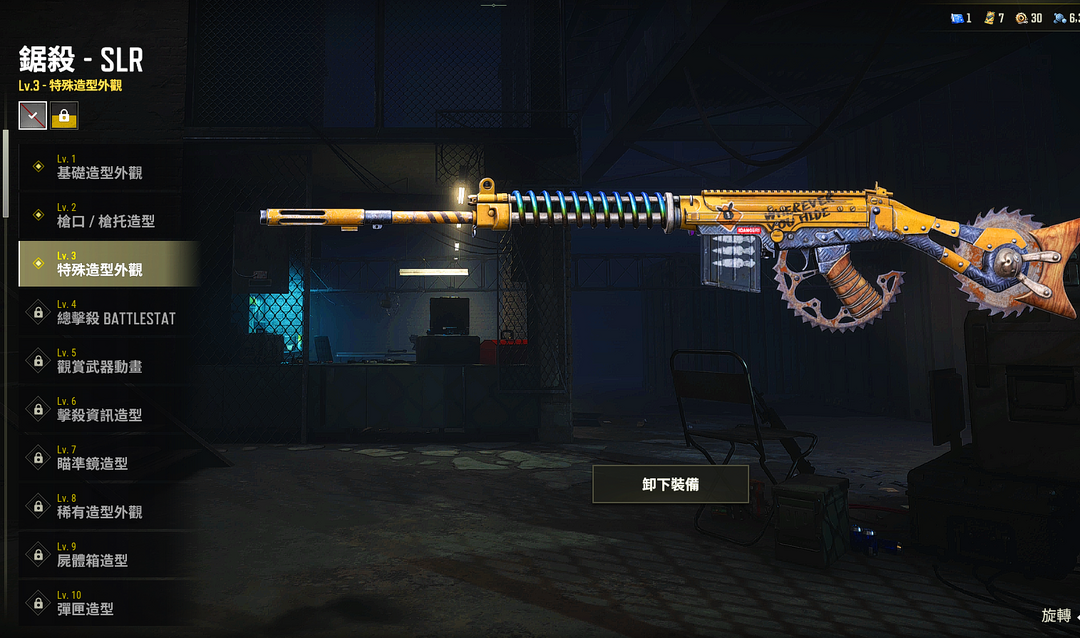Image resolution: width=1080 pixels, height=638 pixels.
Task: Choose the Lv. 9 屍體箱造型 row
Action: coord(108,555)
